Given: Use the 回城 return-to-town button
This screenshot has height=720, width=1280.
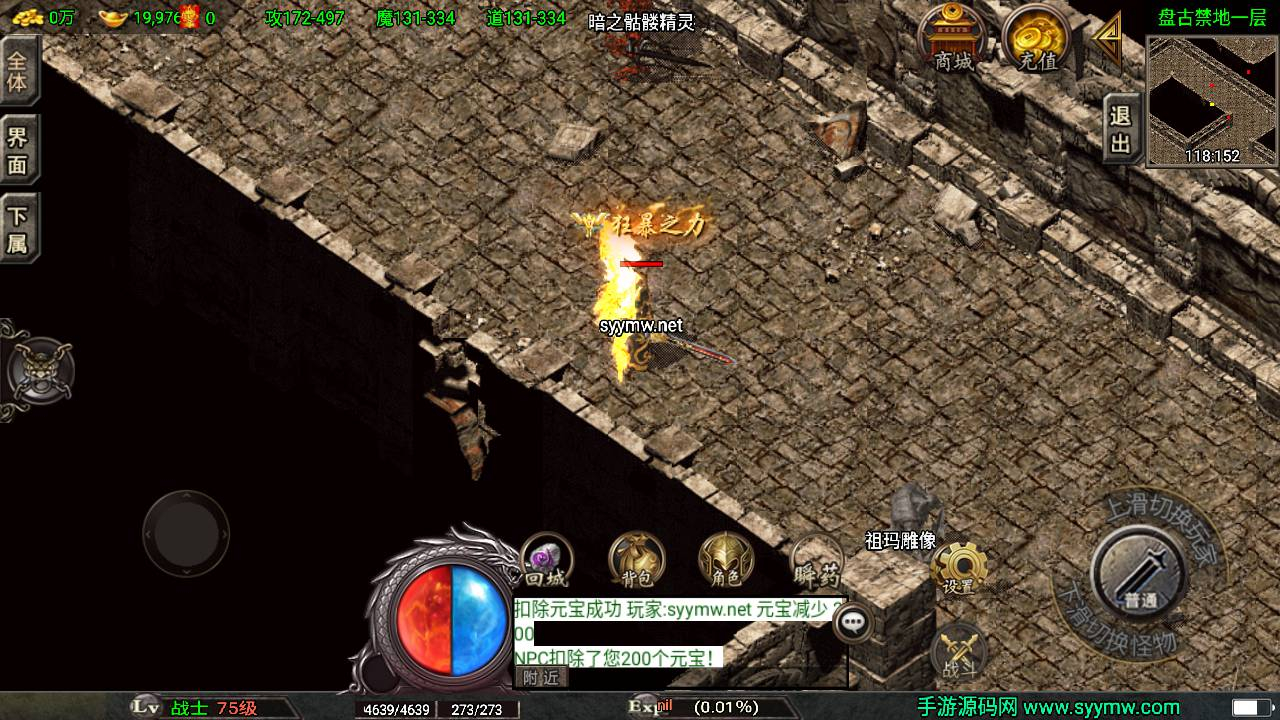Looking at the screenshot, I should click(x=546, y=560).
